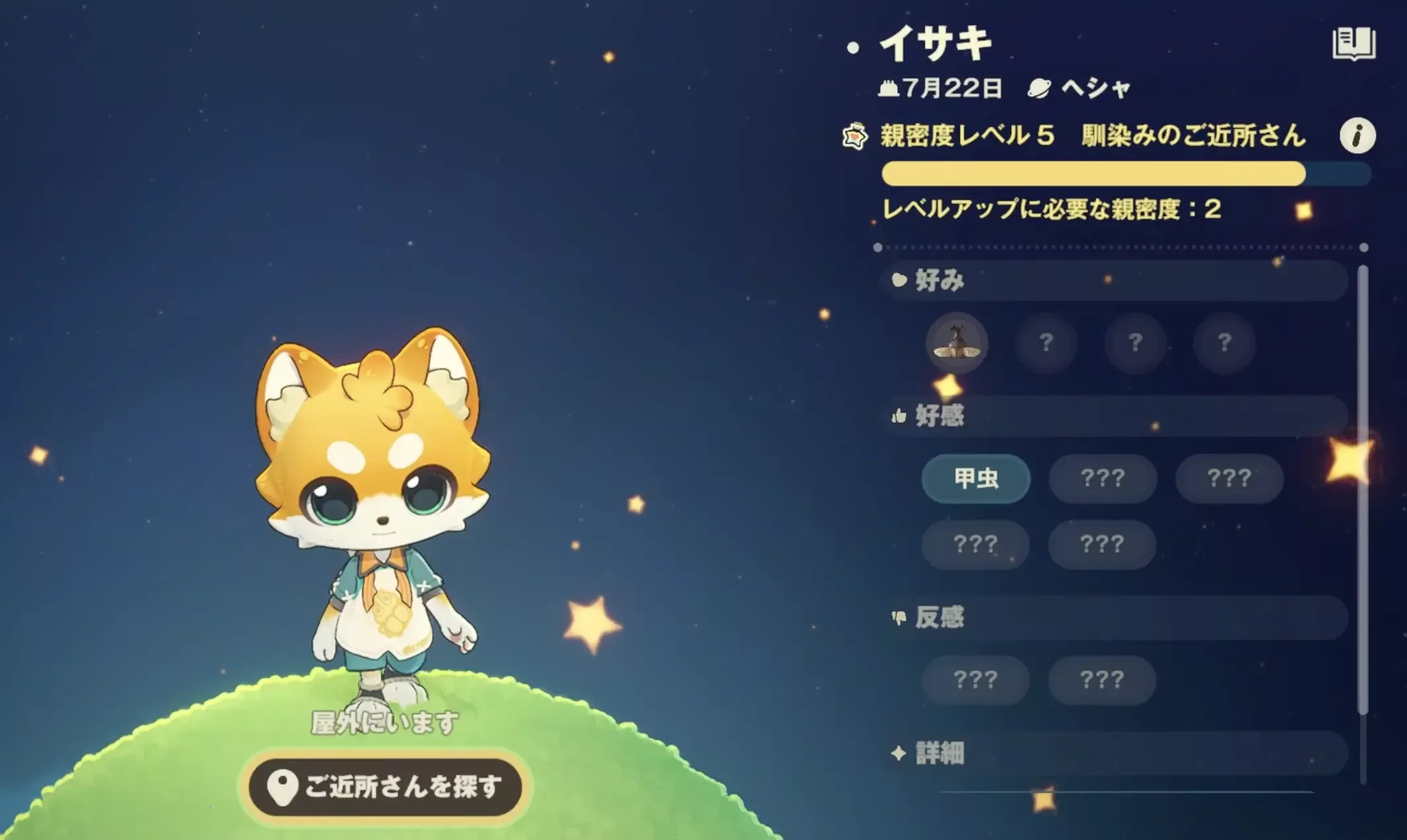Click the birthday cake icon beside 7月22日
The image size is (1407, 840).
(890, 88)
